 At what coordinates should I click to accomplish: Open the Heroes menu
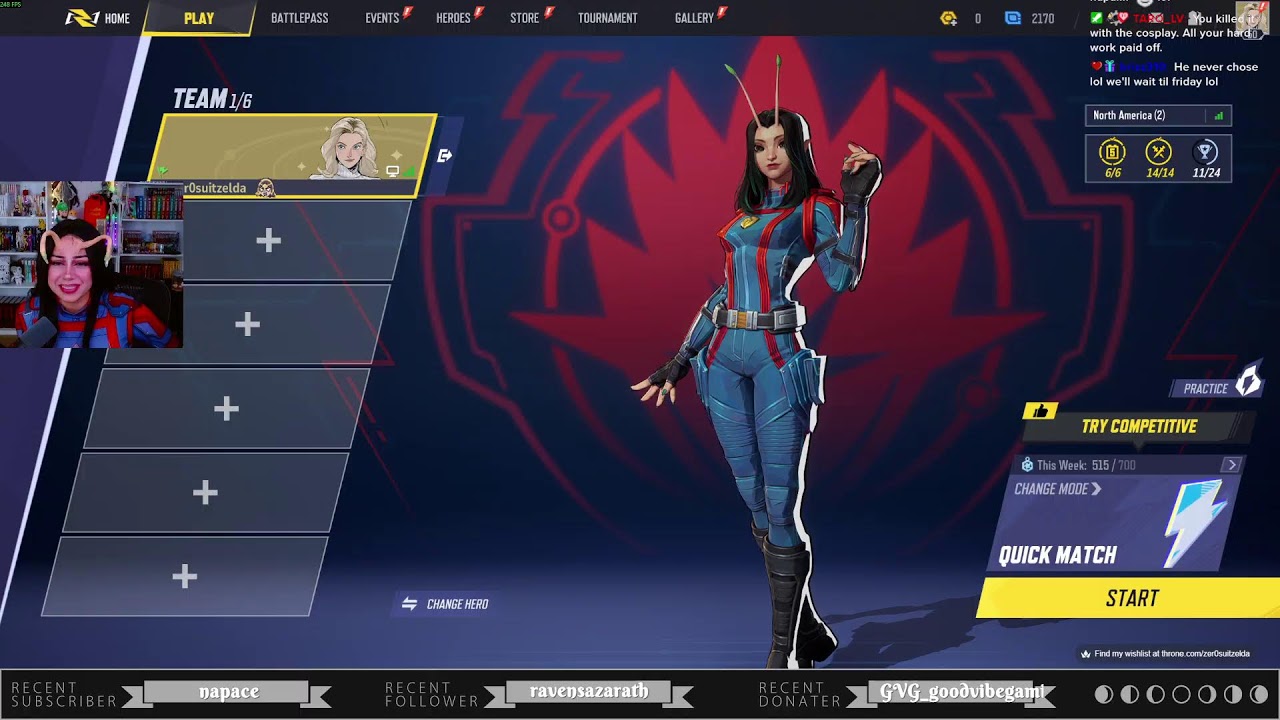point(452,17)
